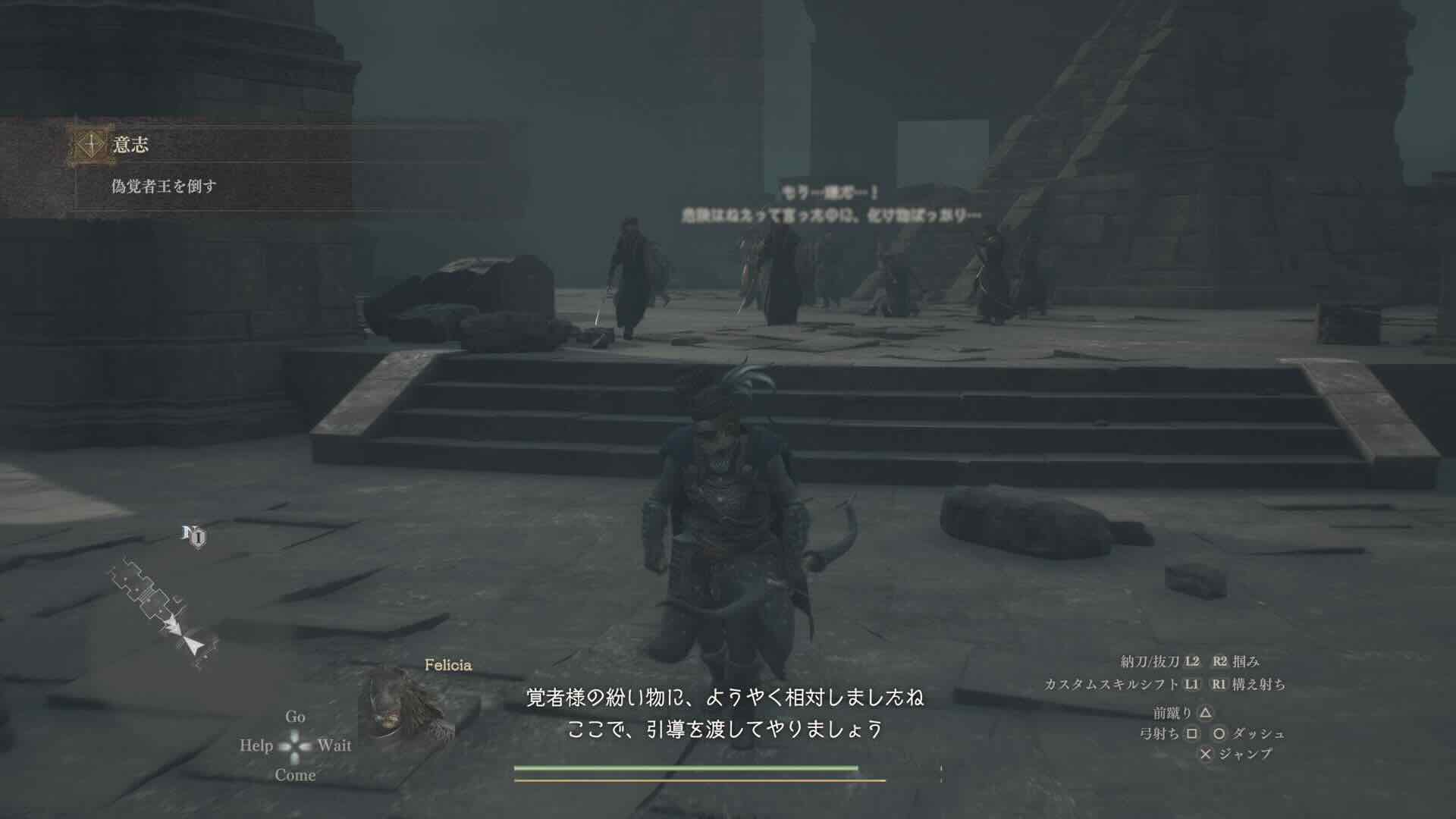Toggle the Go pawn command
Image resolution: width=1456 pixels, height=819 pixels.
point(297,717)
